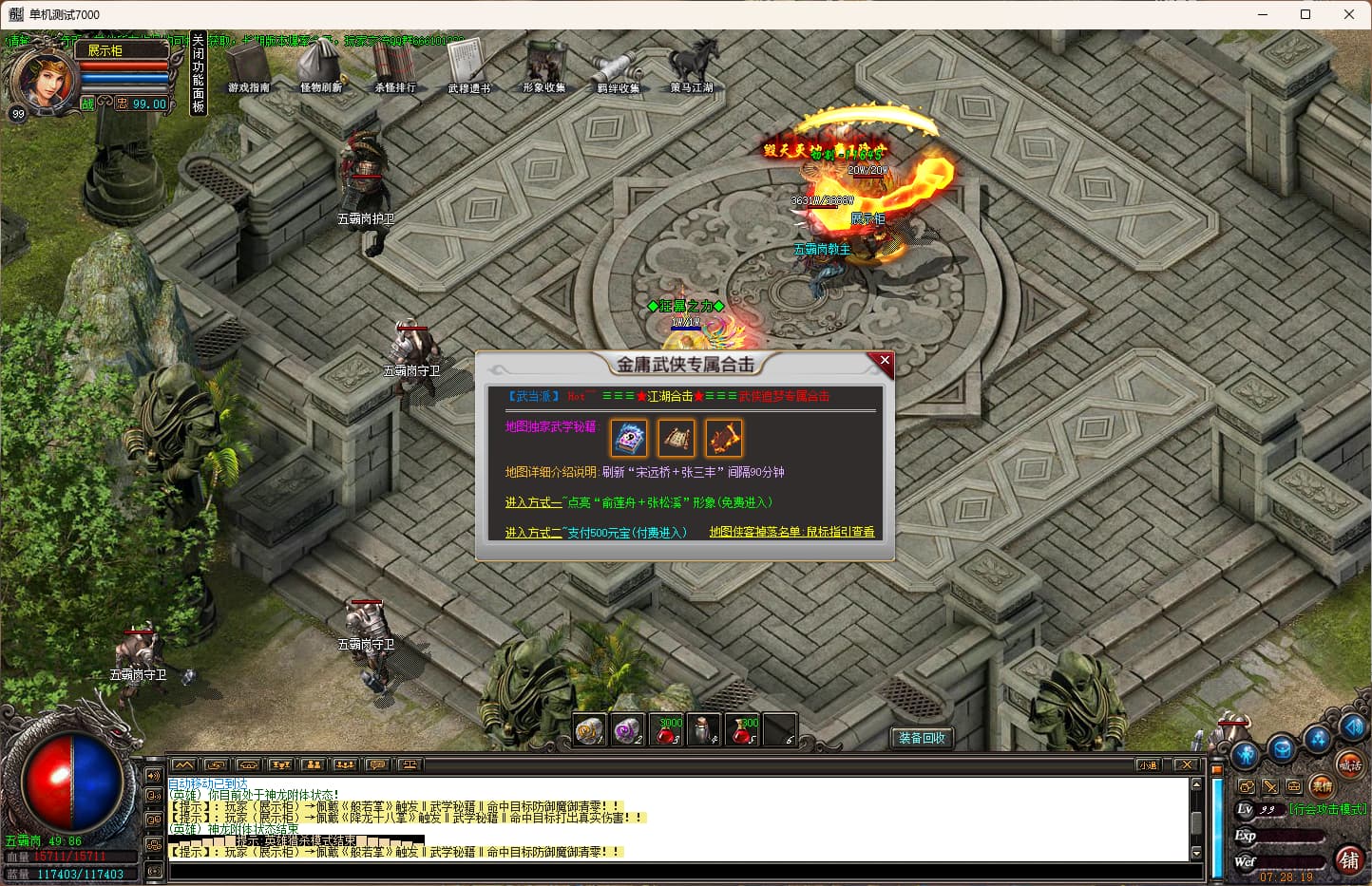Open the character panel round blue icon
This screenshot has height=886, width=1372.
point(1246,755)
